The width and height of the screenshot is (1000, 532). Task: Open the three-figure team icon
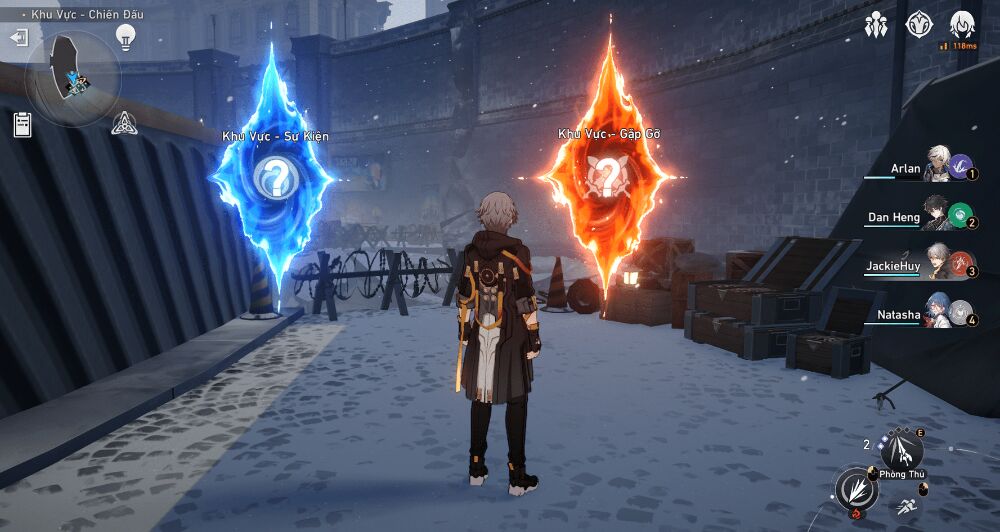(x=876, y=24)
